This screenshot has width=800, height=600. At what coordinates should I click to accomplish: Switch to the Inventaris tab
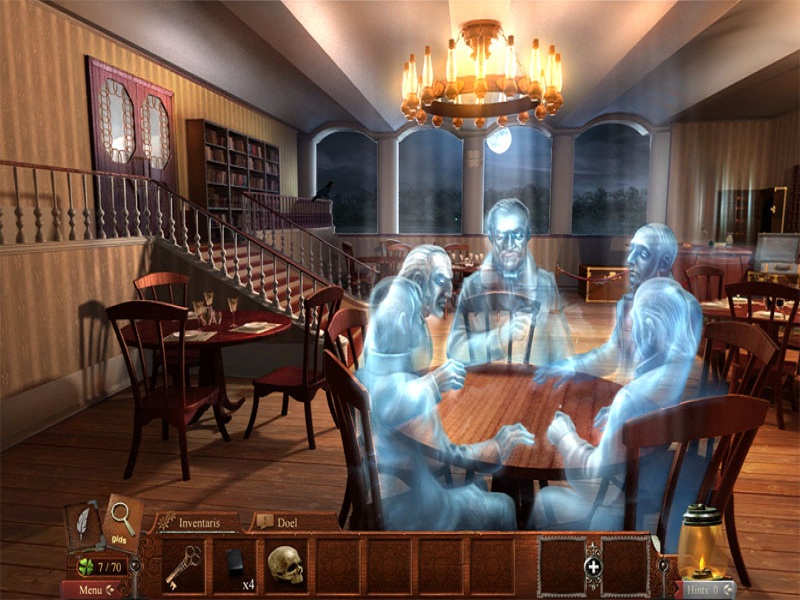point(198,521)
